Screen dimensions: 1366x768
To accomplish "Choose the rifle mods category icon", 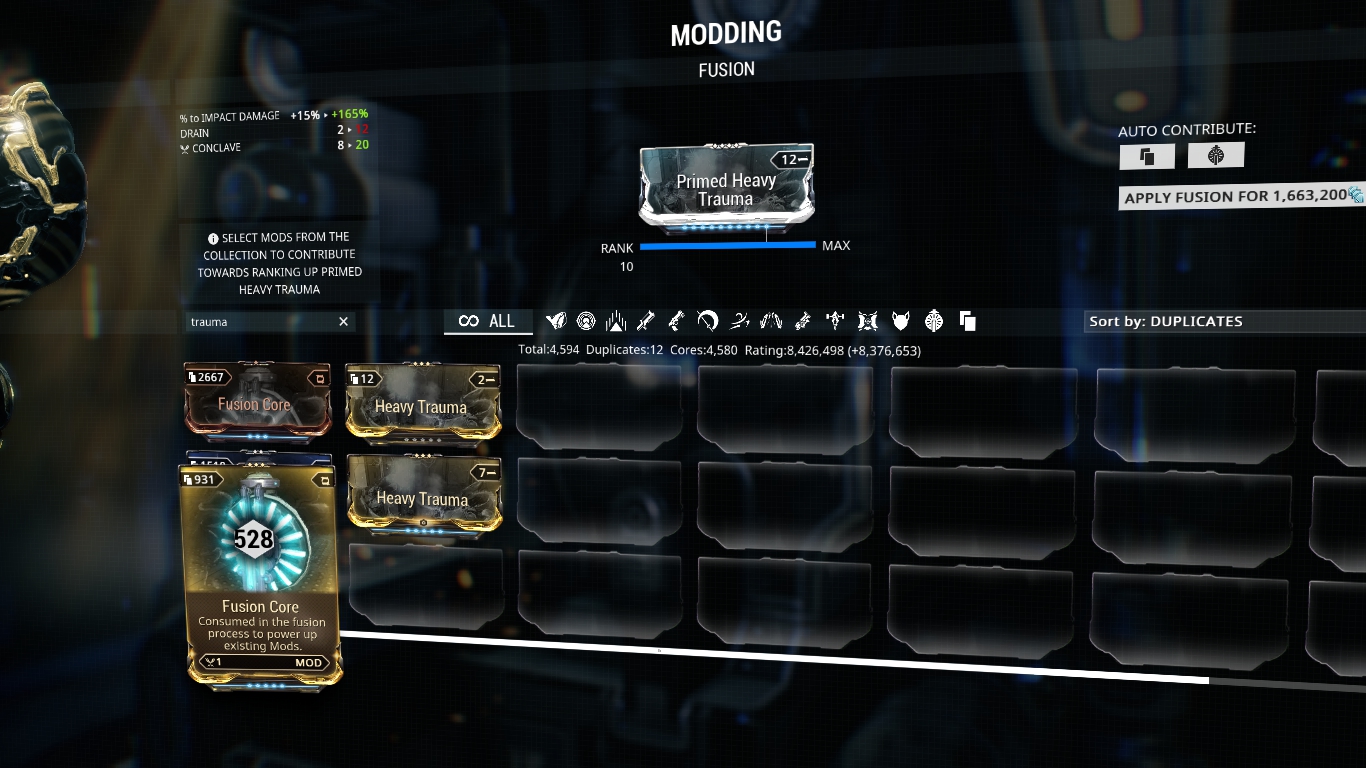I will point(615,321).
